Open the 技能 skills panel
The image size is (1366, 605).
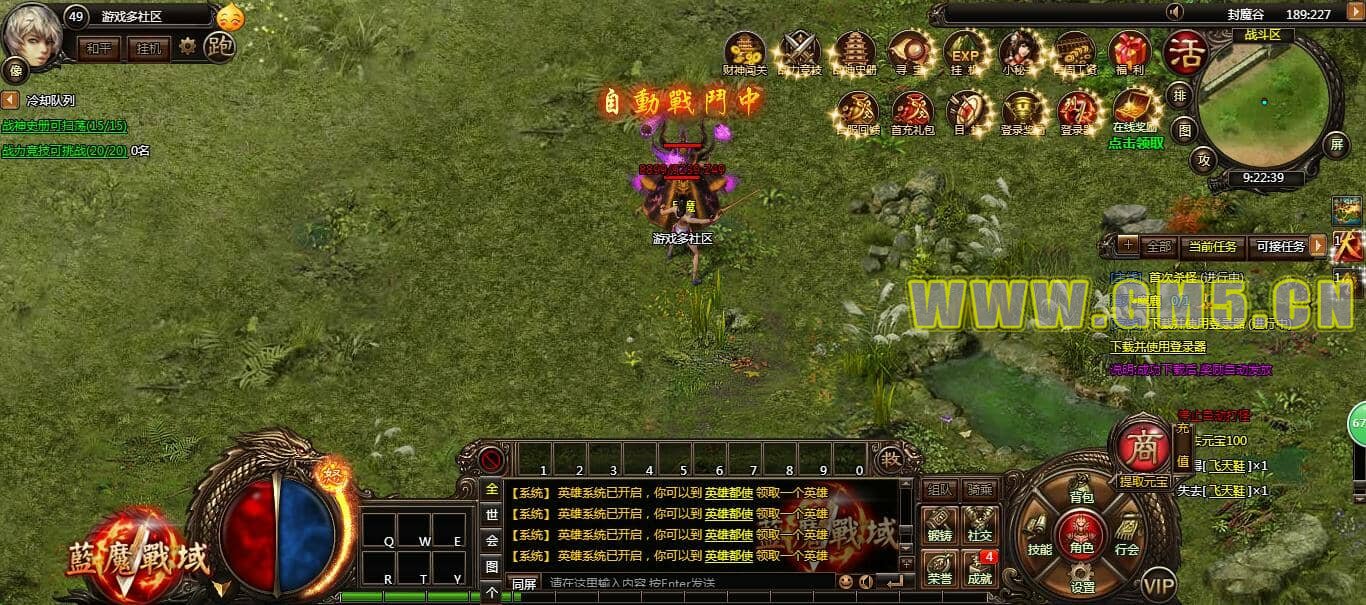point(1039,540)
